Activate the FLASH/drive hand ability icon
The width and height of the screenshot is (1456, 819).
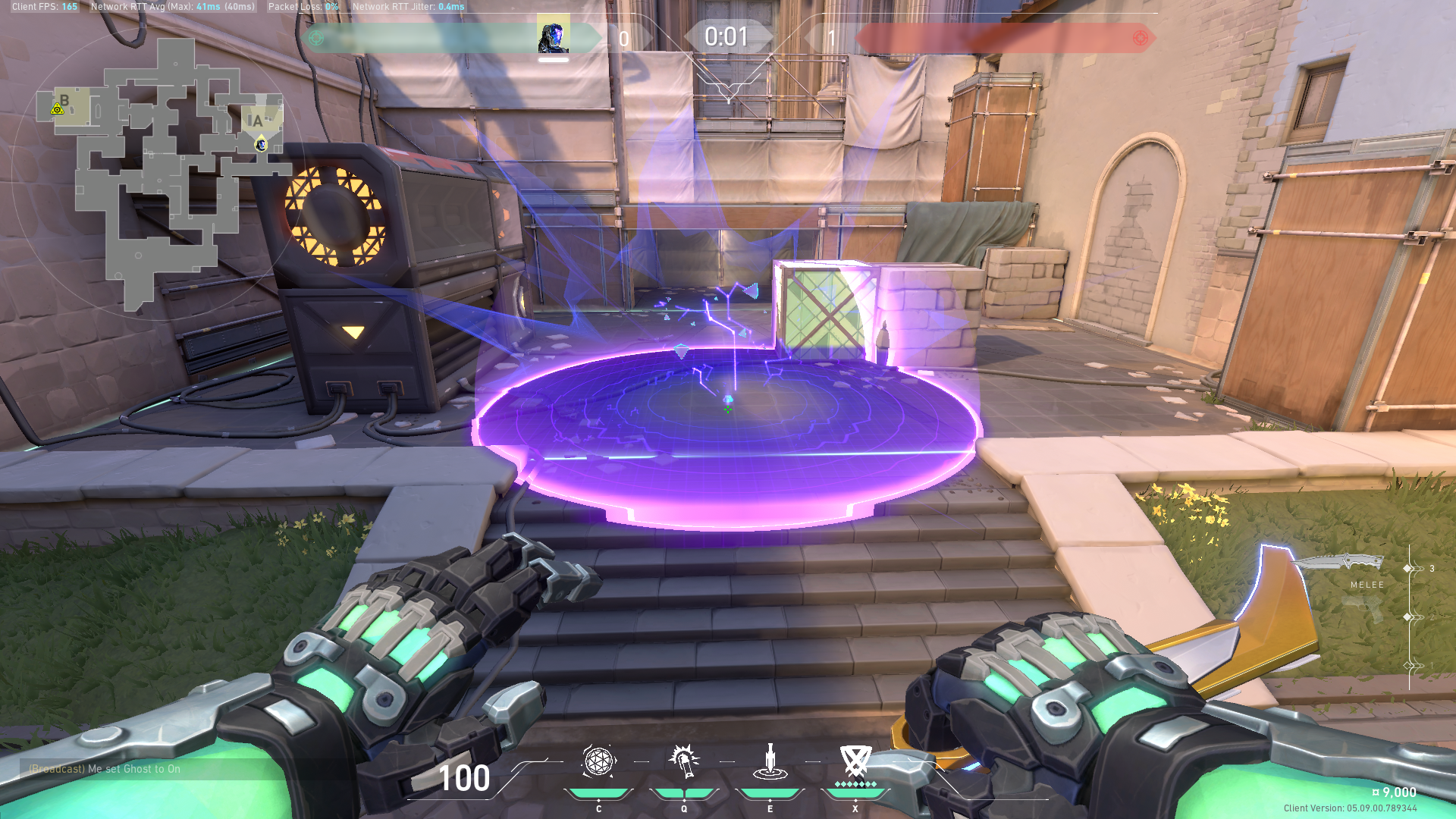pos(684,761)
